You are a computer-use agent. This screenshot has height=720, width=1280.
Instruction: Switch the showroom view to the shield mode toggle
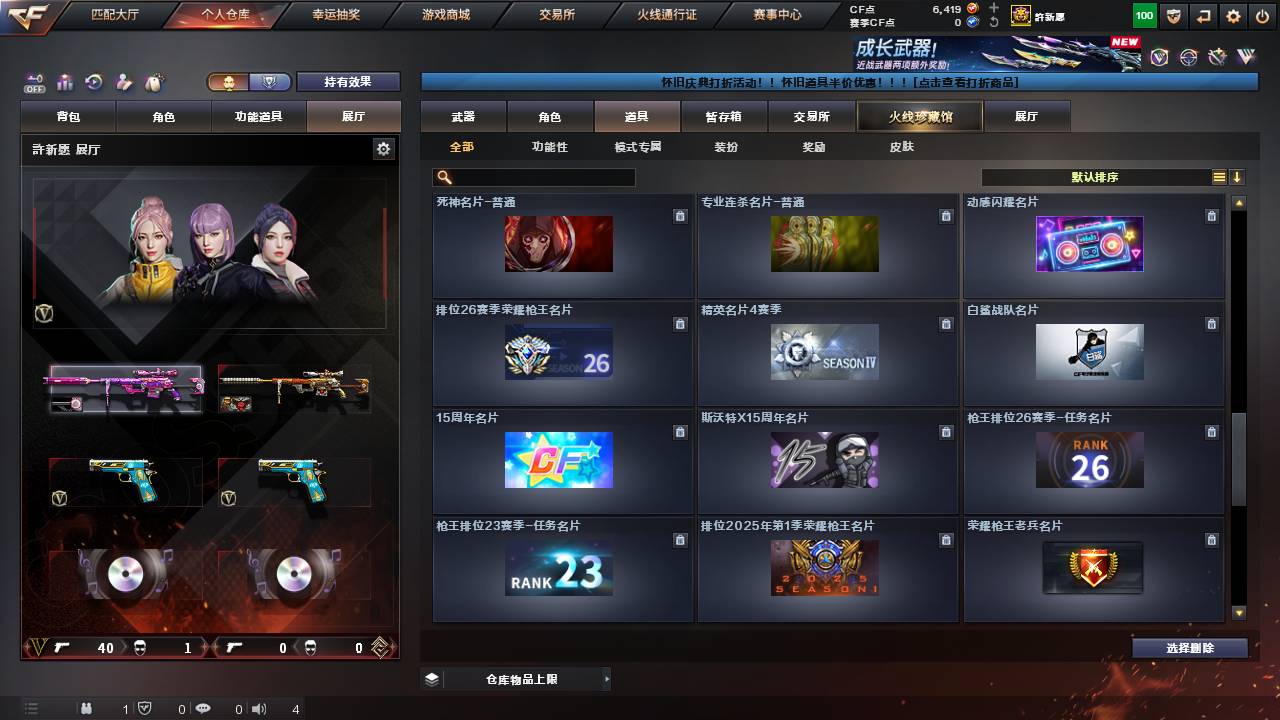(x=271, y=82)
